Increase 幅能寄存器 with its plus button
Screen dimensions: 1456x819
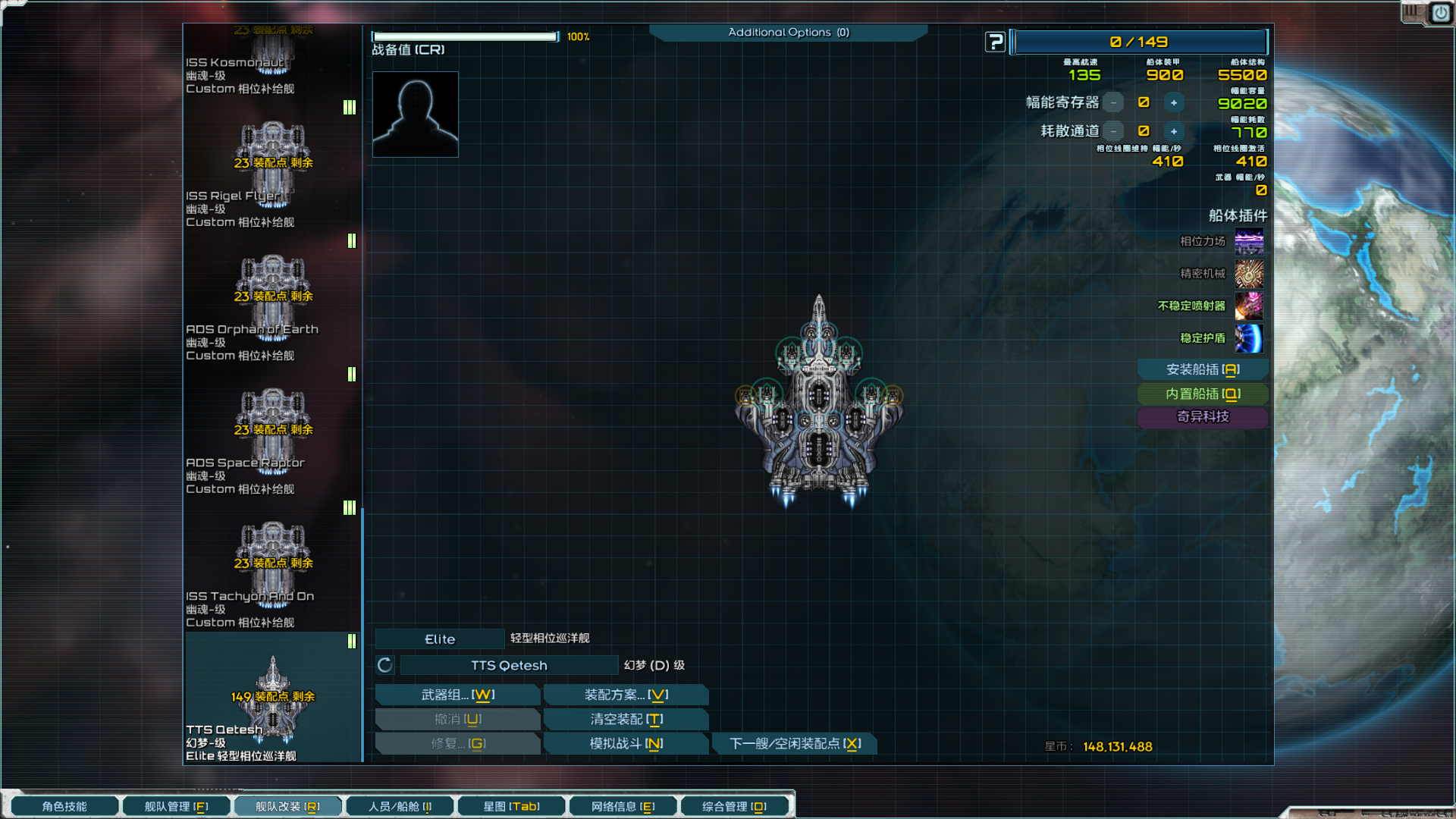(x=1174, y=102)
